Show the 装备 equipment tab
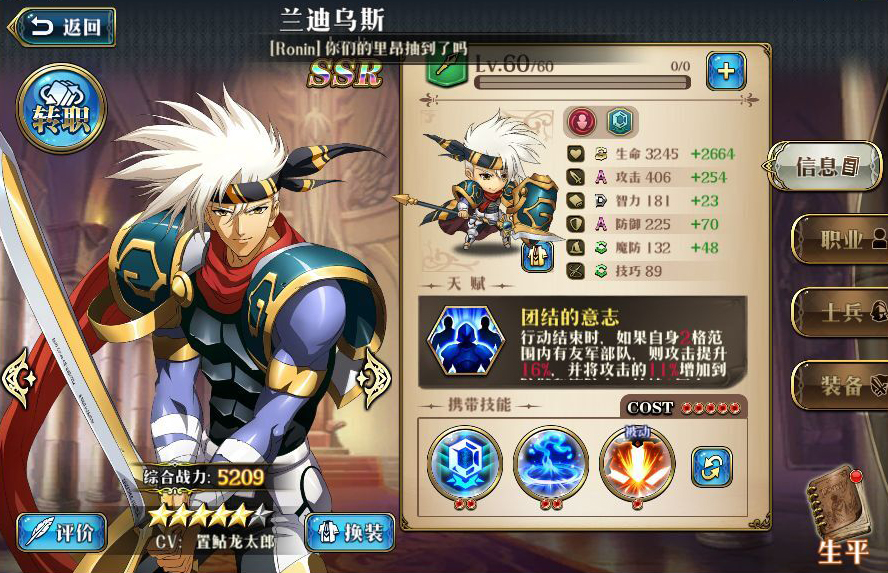 click(x=840, y=384)
